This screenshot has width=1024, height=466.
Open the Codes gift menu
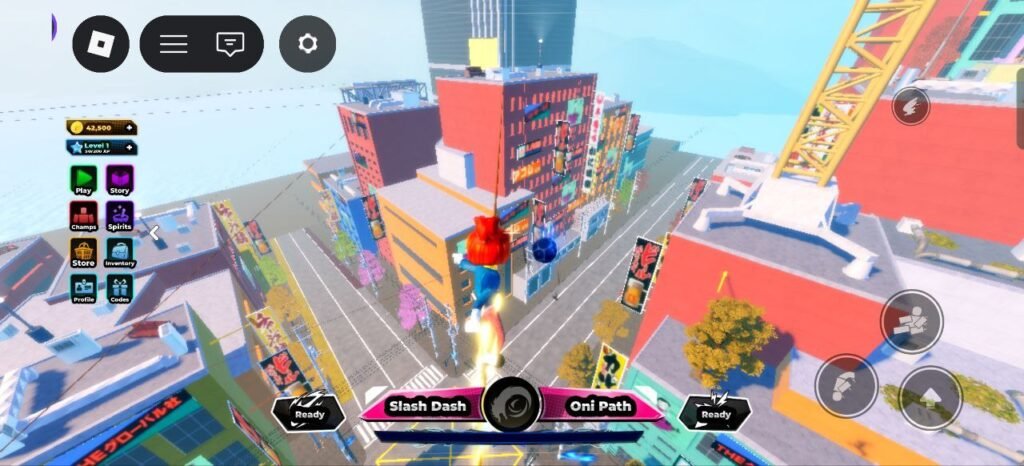coord(120,288)
